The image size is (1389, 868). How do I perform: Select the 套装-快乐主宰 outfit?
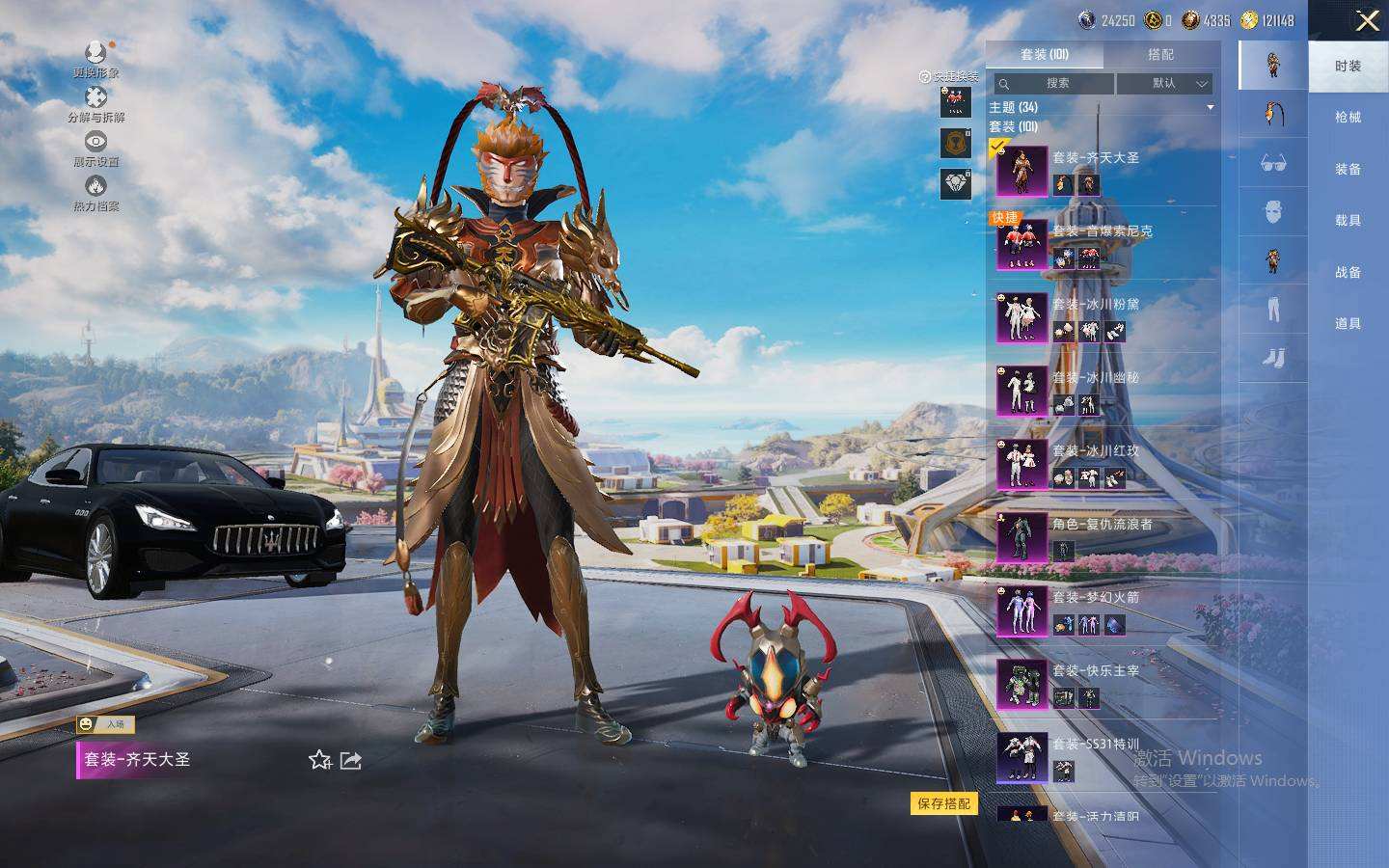coord(1096,682)
